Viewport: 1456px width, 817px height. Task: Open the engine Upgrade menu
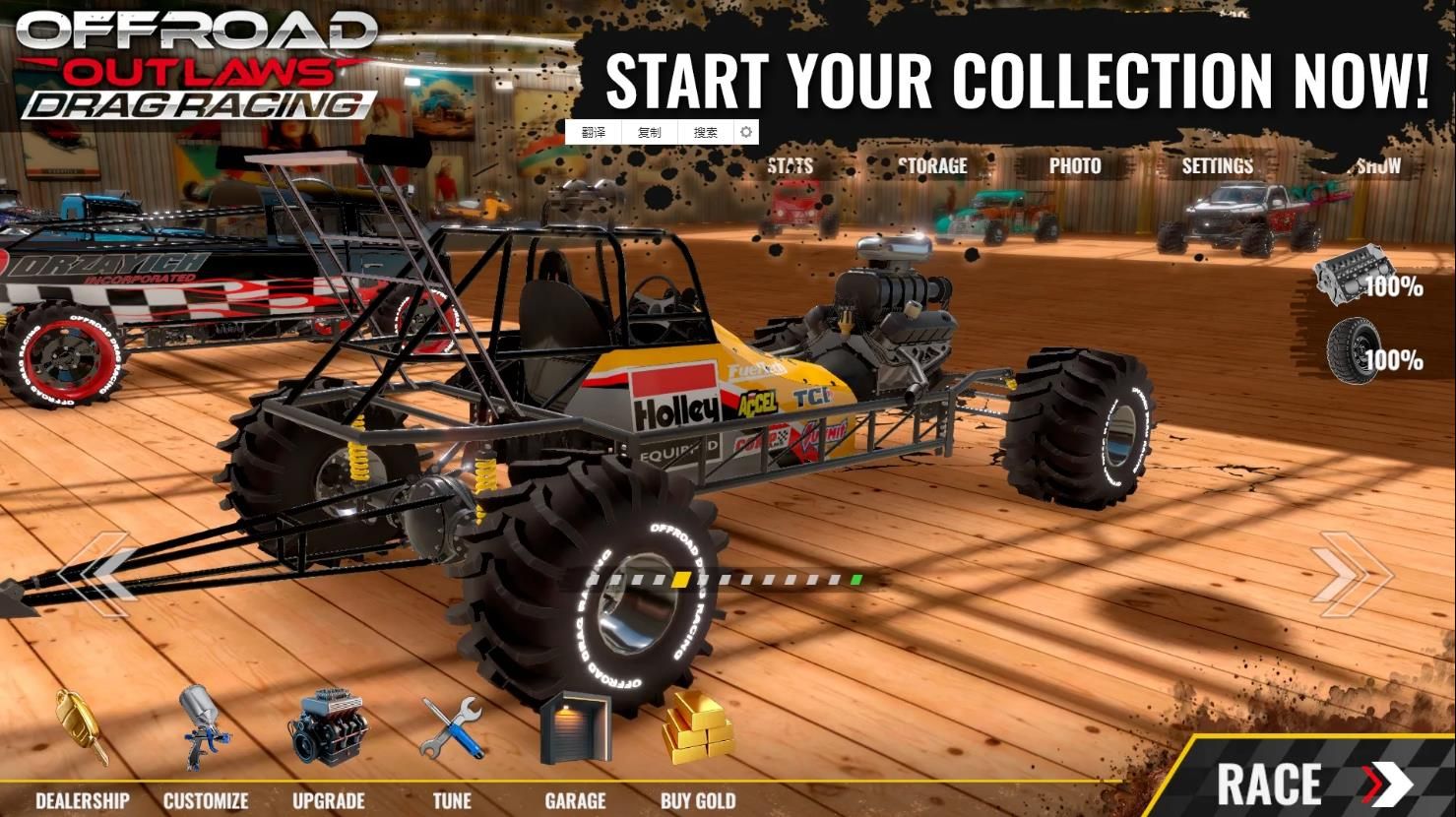[x=328, y=748]
